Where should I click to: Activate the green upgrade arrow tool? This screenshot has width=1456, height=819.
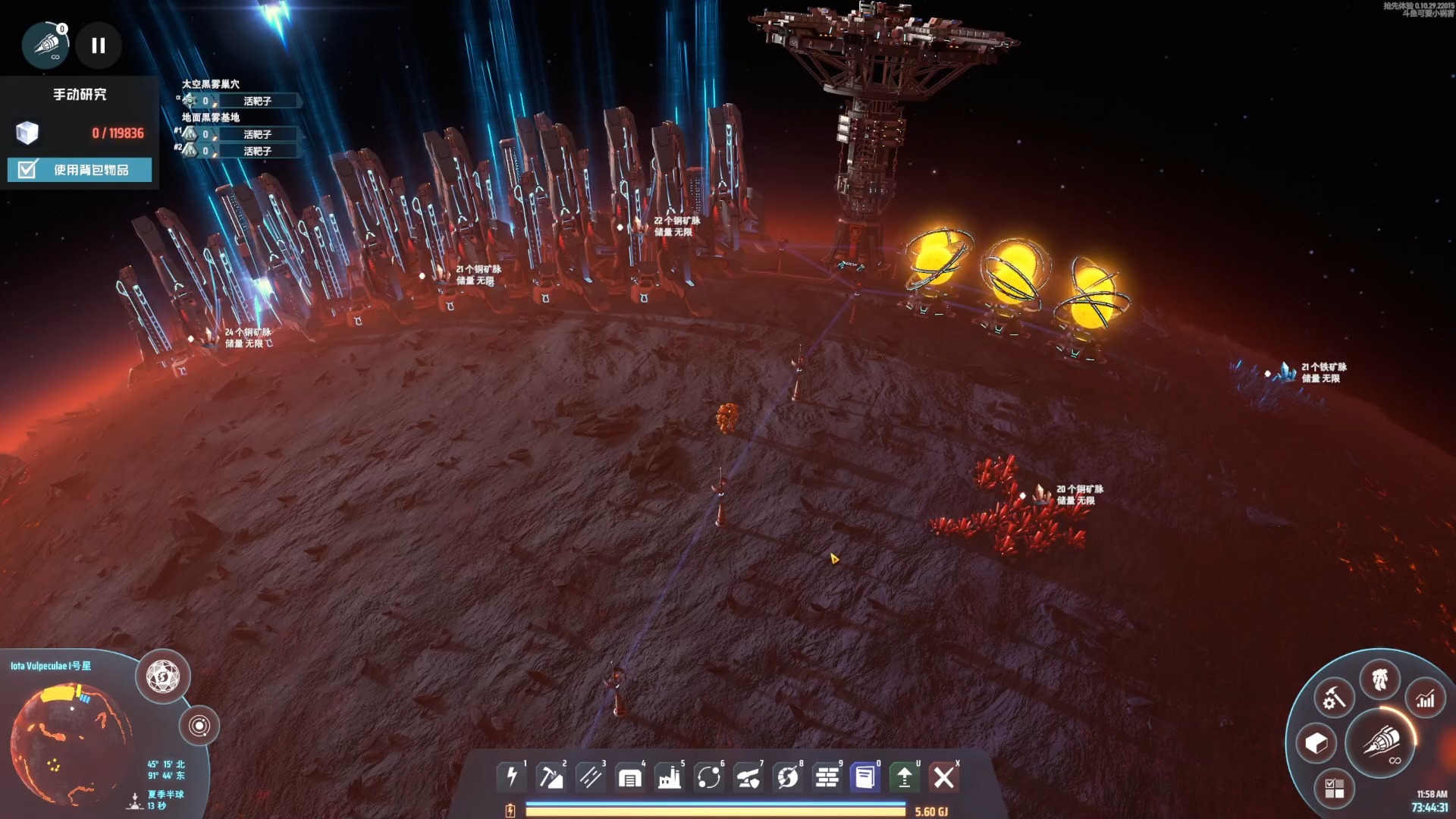(905, 777)
